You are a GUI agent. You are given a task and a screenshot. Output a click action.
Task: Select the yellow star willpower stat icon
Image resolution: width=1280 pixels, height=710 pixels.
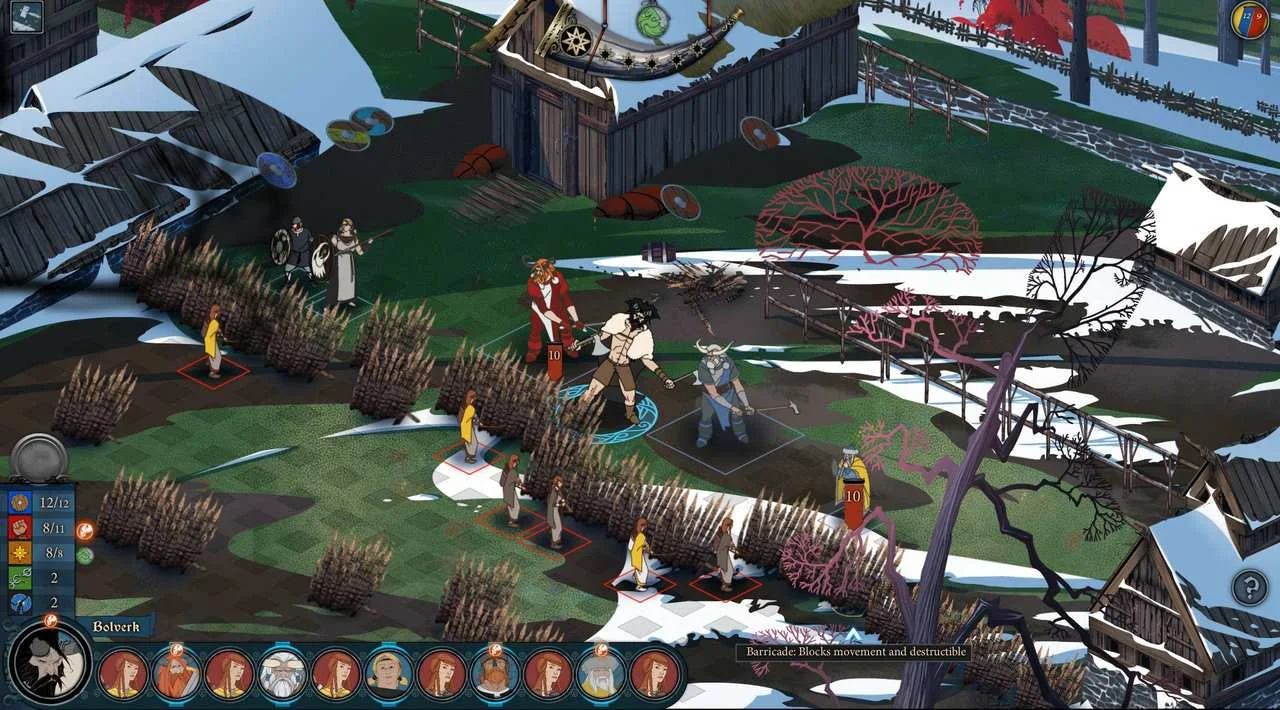click(20, 553)
